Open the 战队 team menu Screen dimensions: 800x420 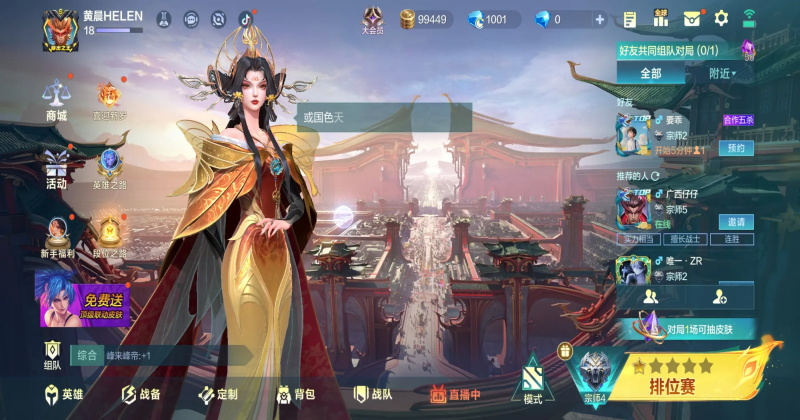click(x=373, y=394)
